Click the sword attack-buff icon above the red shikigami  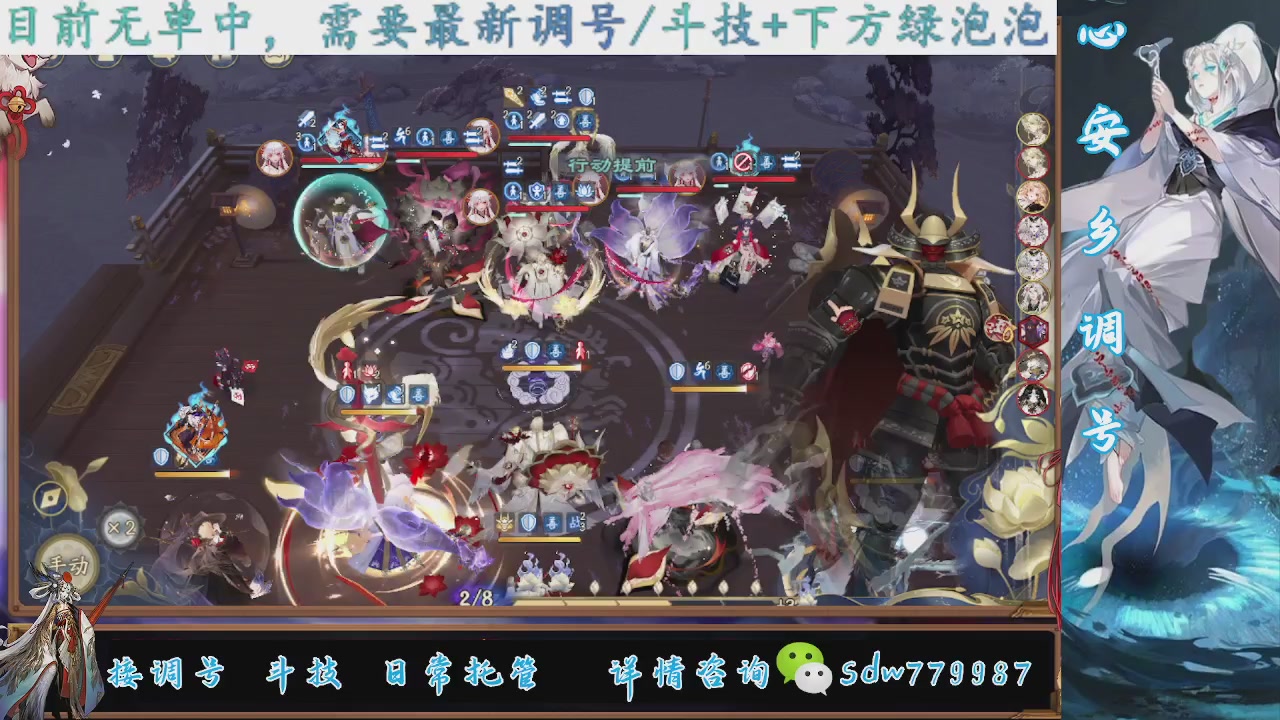pos(306,118)
